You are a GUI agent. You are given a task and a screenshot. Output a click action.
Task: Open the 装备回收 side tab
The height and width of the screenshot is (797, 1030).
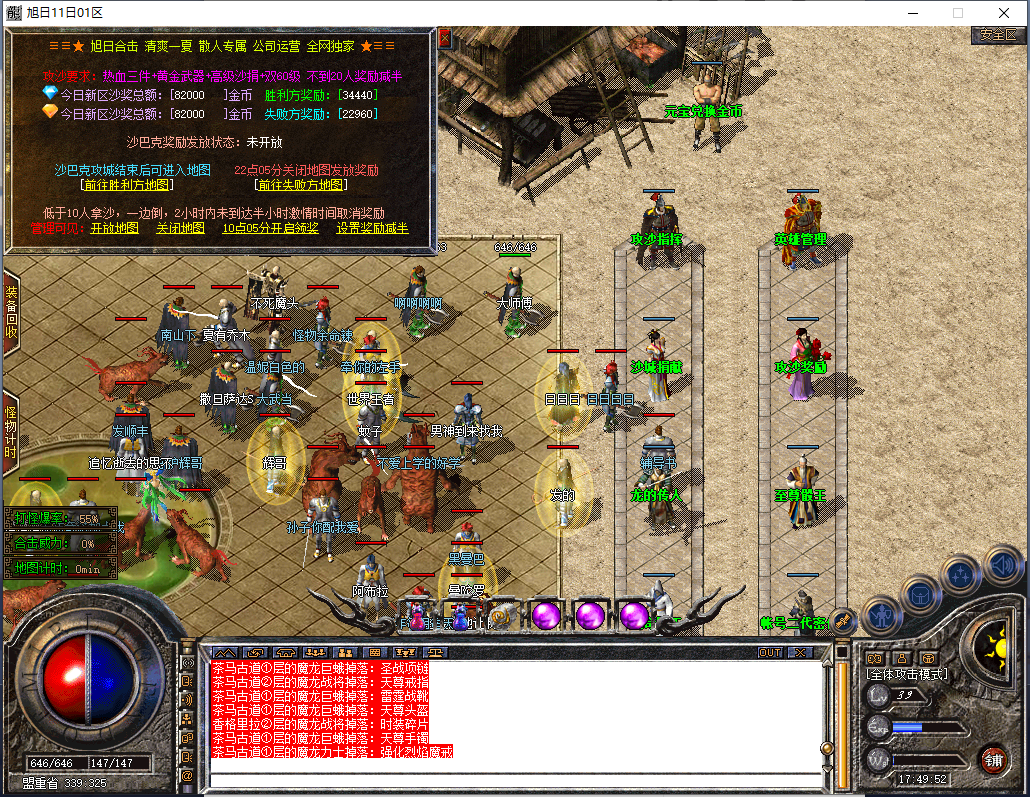[x=11, y=312]
